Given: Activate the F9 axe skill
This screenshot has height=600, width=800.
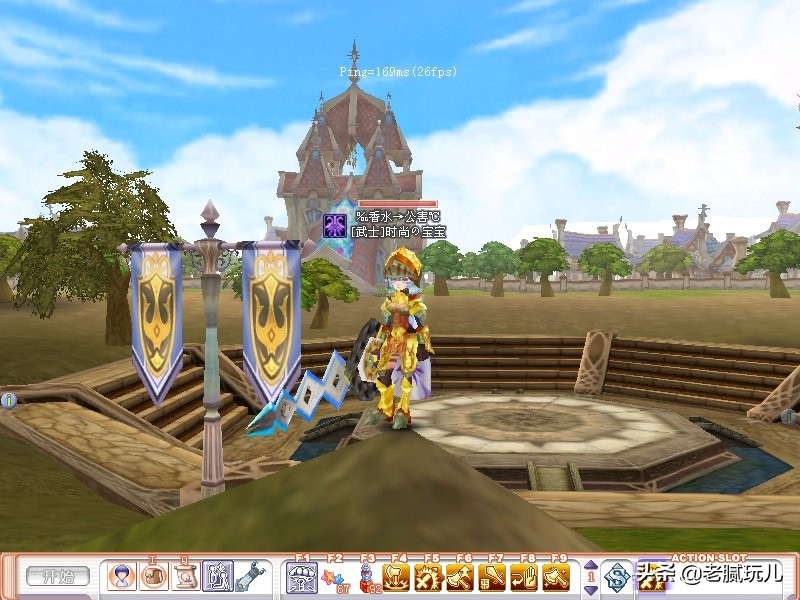Looking at the screenshot, I should tap(556, 577).
